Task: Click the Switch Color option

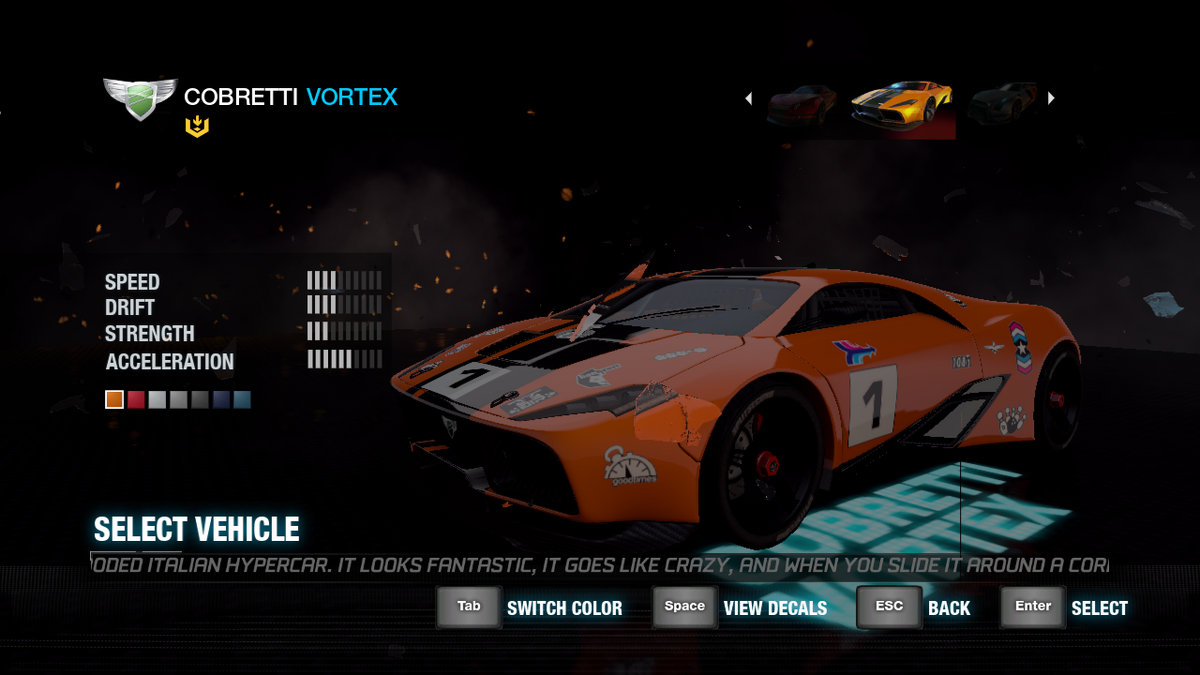Action: coord(564,608)
